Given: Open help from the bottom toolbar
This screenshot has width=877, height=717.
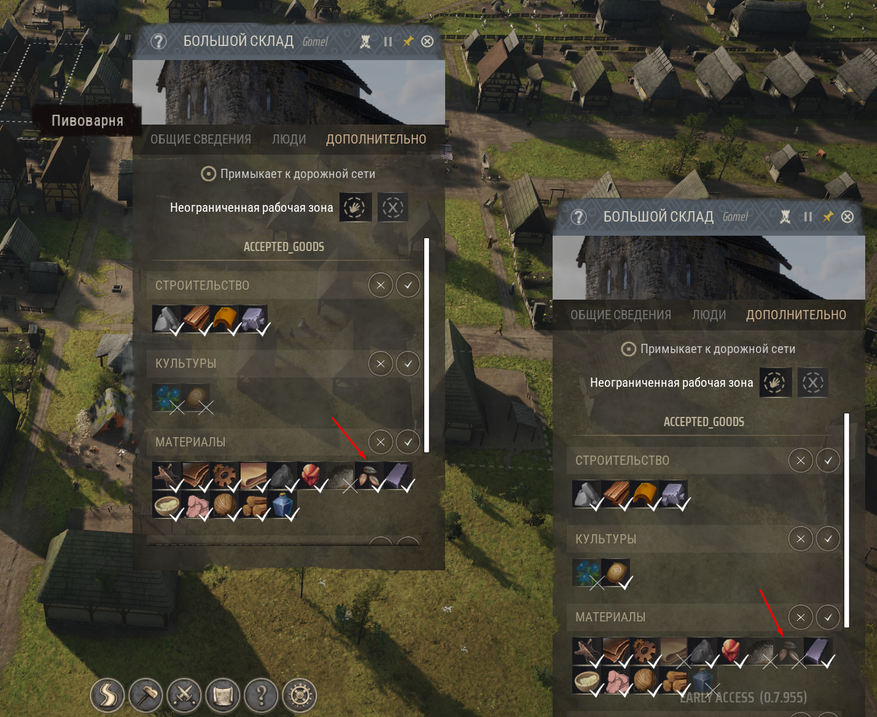Looking at the screenshot, I should [x=261, y=694].
